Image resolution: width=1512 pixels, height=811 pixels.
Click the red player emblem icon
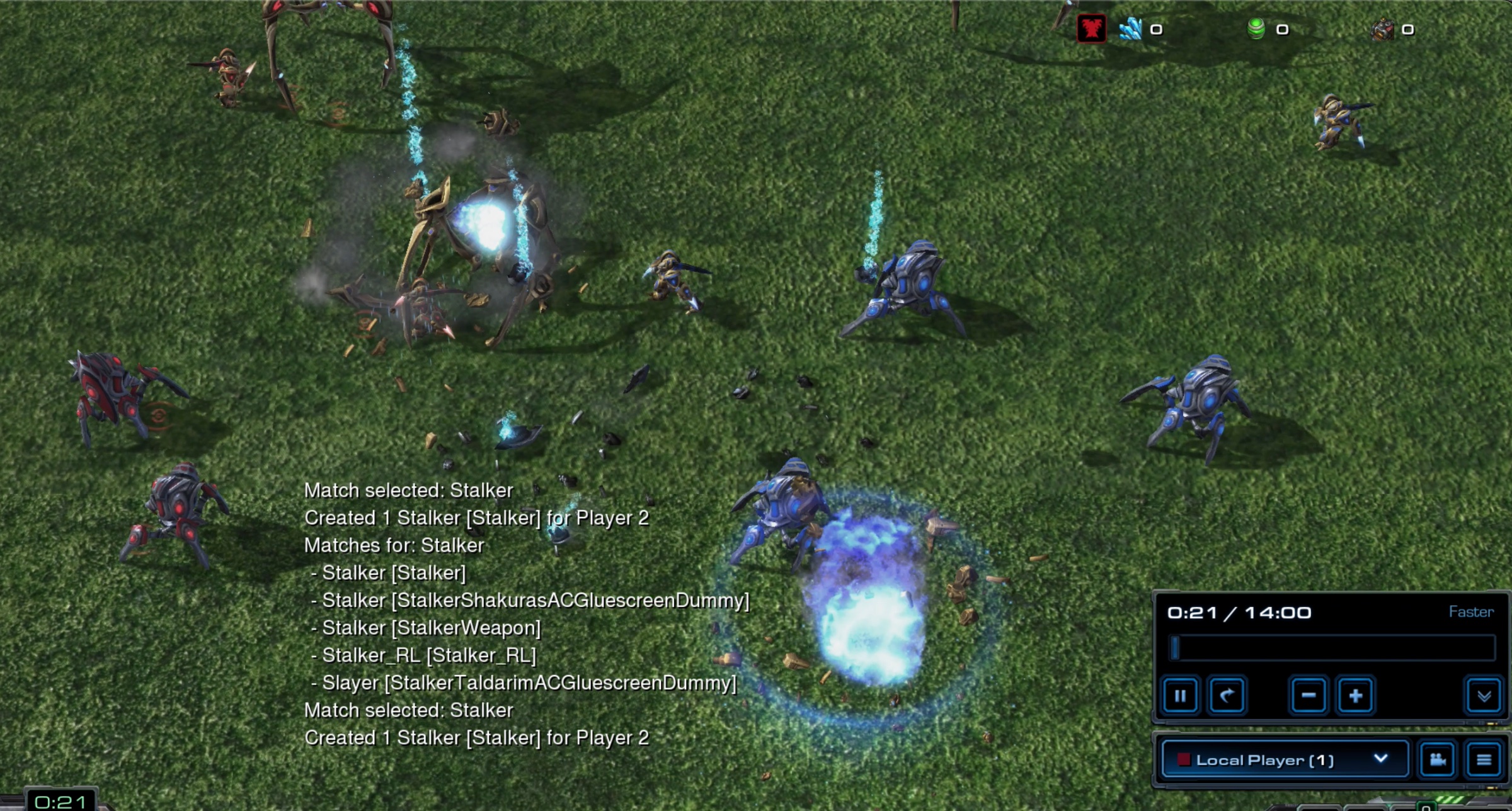click(x=1091, y=29)
